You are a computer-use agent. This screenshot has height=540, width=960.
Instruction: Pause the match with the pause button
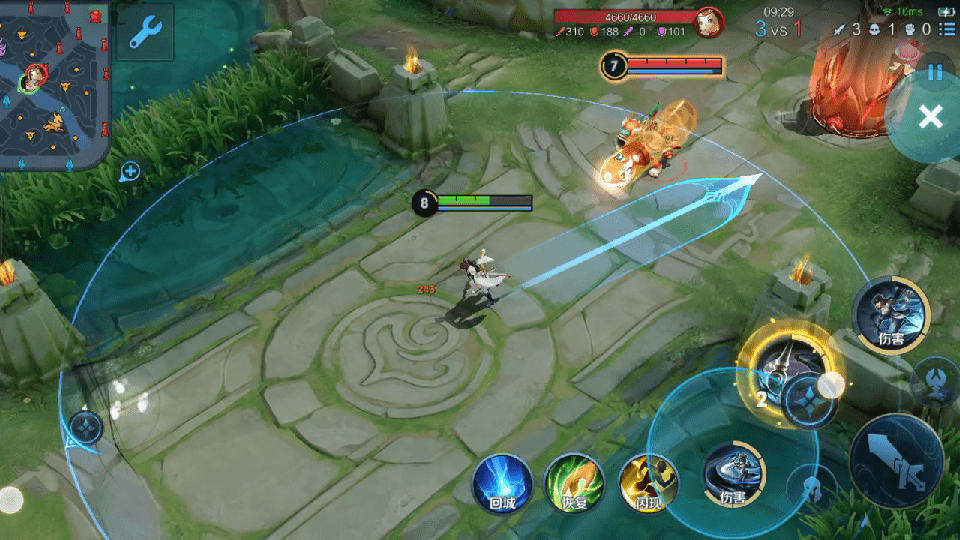935,72
